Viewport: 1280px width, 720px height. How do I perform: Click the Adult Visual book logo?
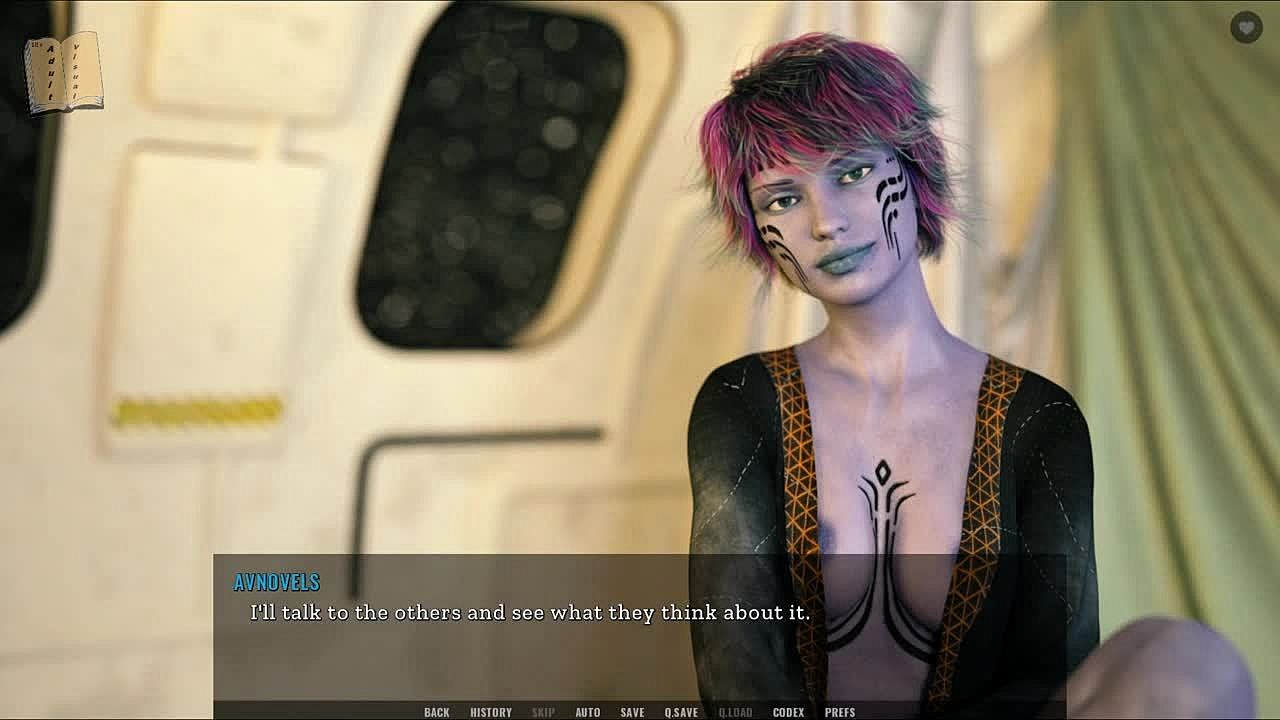pyautogui.click(x=64, y=72)
